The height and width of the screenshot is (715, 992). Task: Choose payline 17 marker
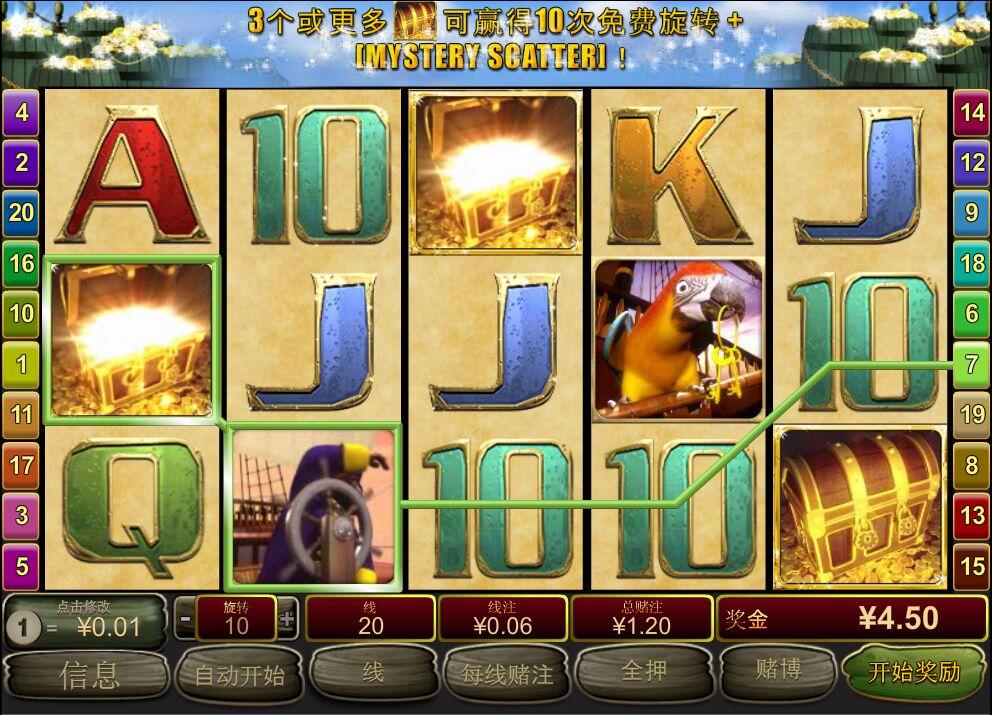pos(21,465)
